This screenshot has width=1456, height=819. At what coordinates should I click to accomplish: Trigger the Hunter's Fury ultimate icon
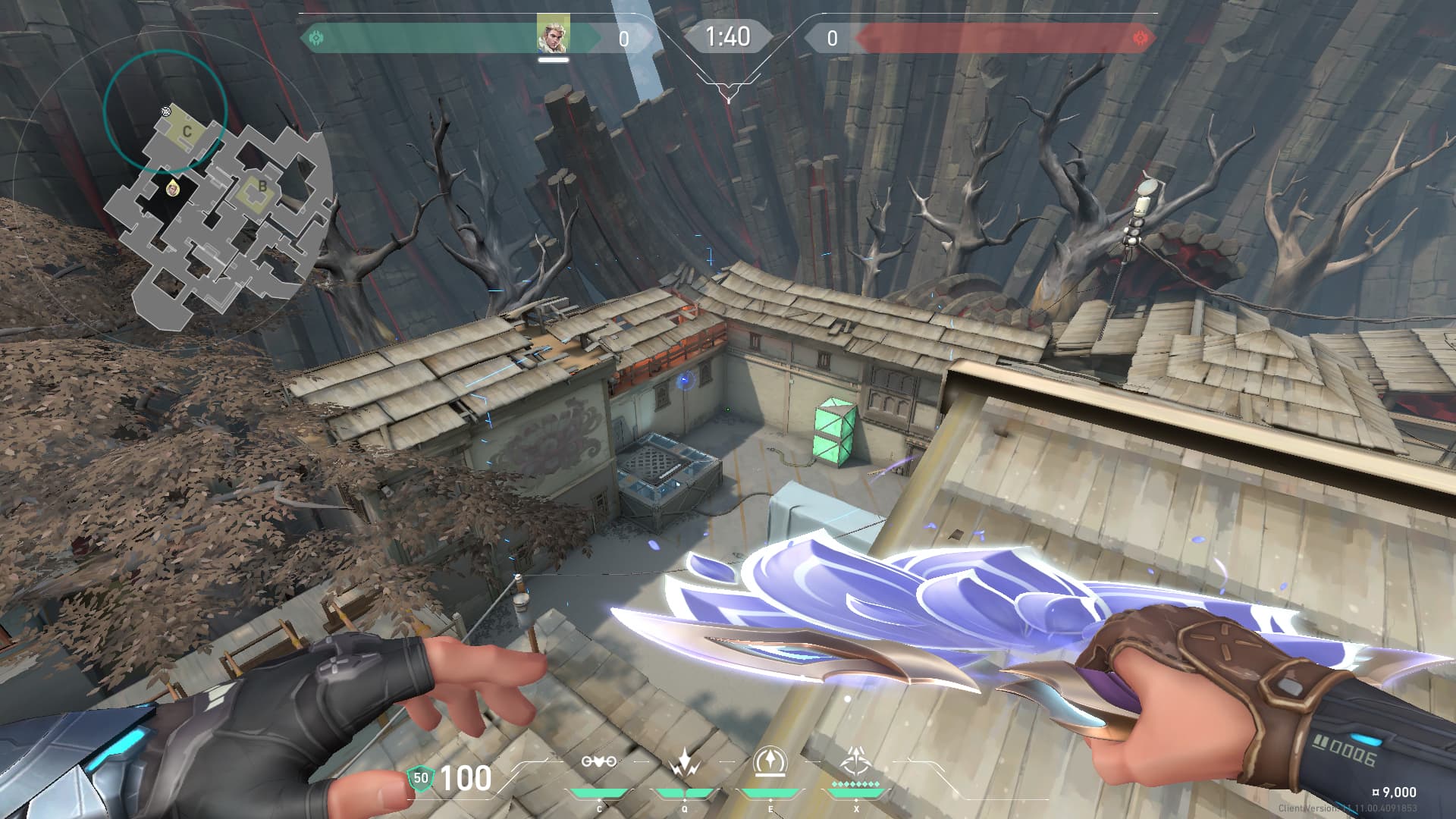coord(857,760)
